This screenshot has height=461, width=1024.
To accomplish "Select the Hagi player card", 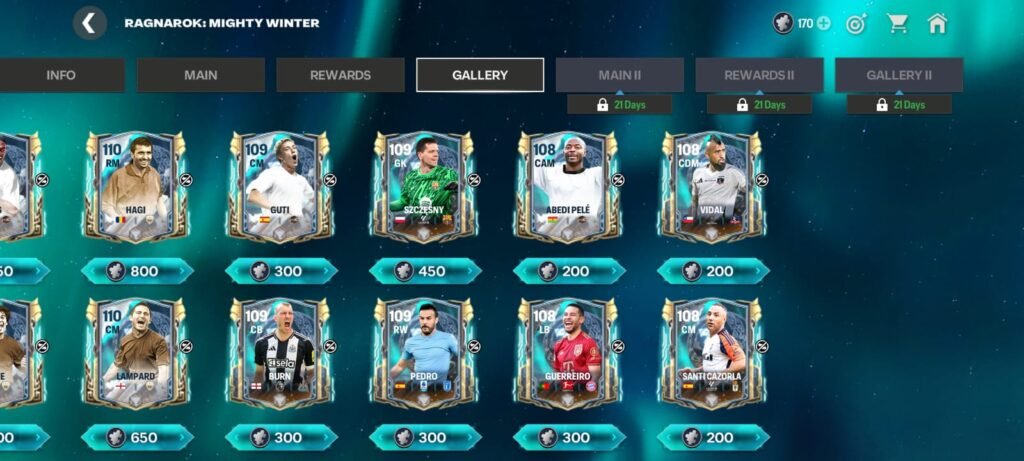I will [135, 187].
